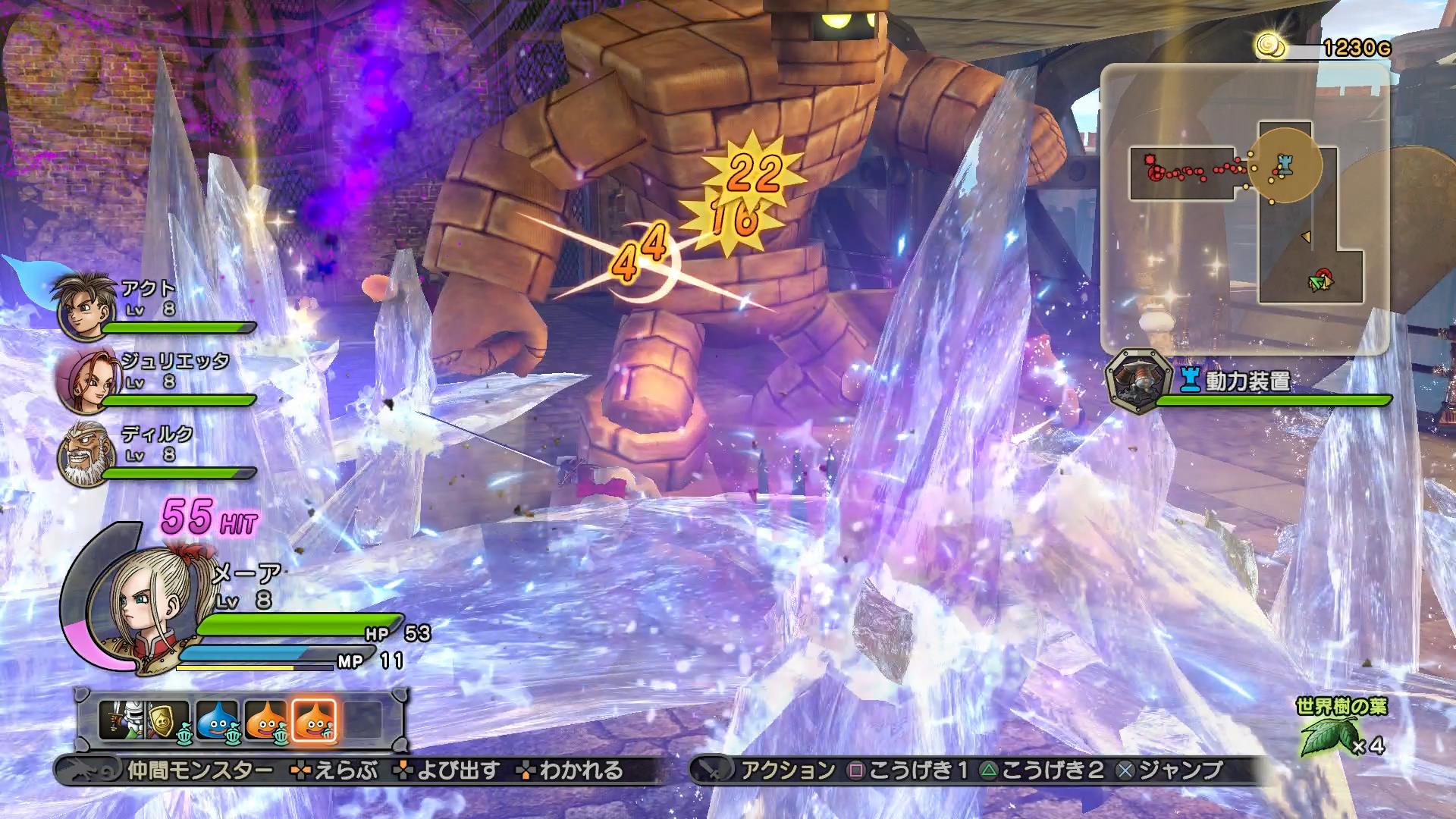The width and height of the screenshot is (1456, 819).
Task: Click Act's party portrait
Action: point(83,307)
